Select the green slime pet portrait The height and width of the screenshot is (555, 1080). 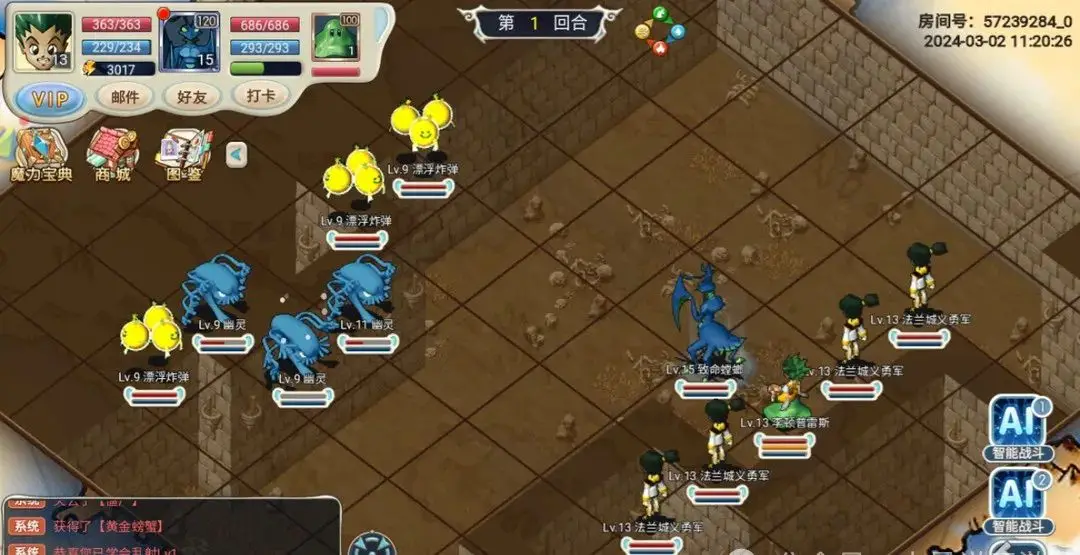click(x=335, y=42)
